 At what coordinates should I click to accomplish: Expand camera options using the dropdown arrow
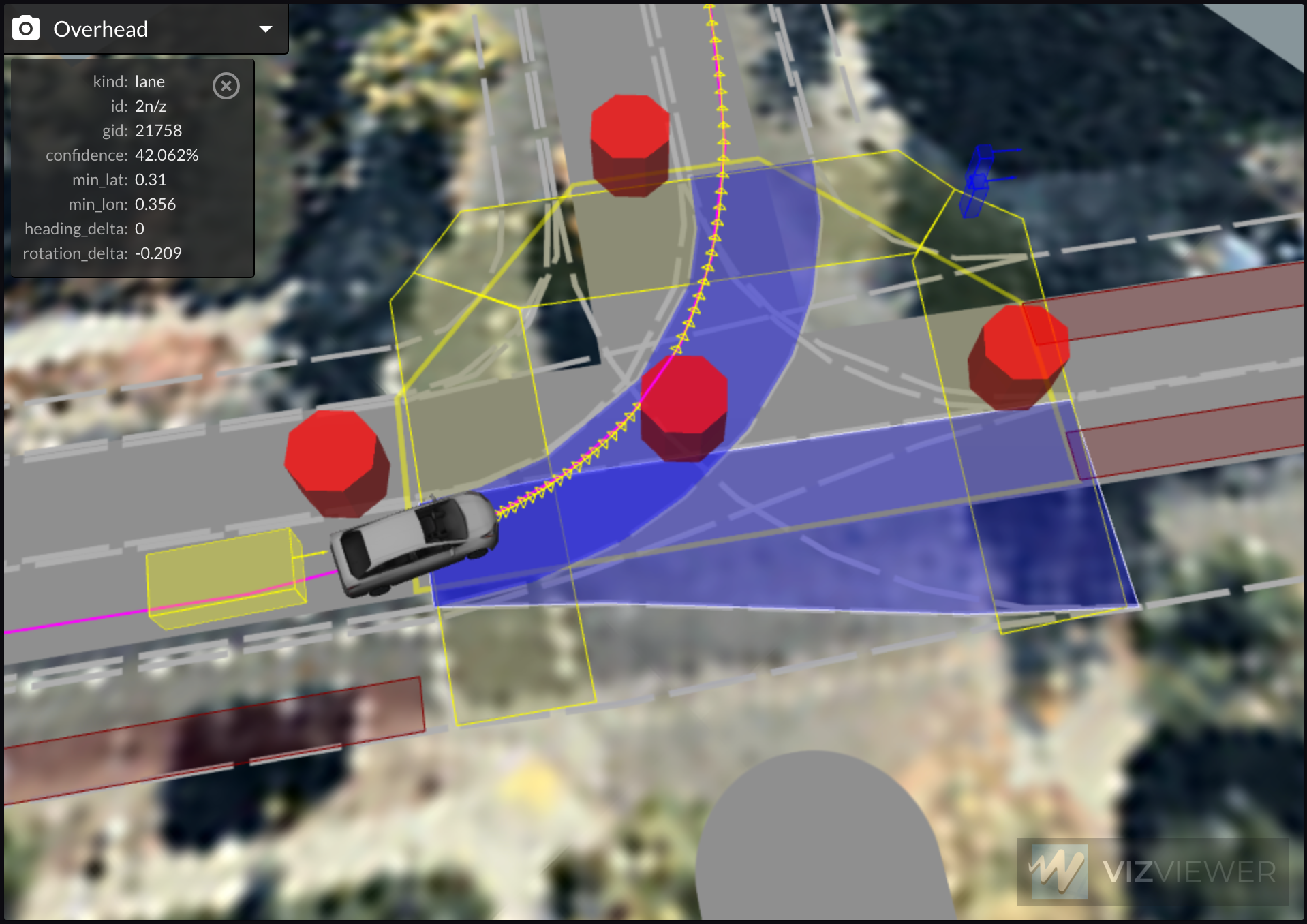(265, 29)
